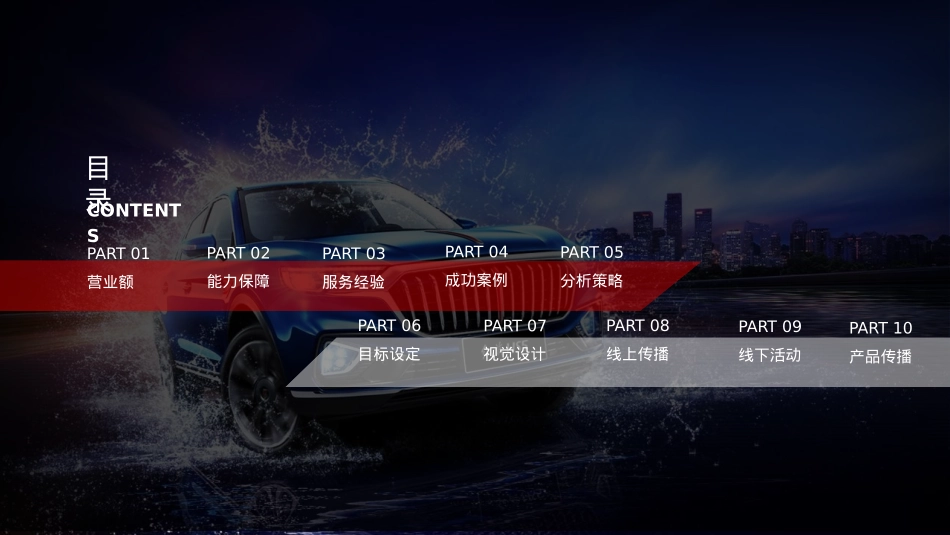Screen dimensions: 950x535
Task: Select PART 02 能力保障 entry
Action: [x=238, y=281]
